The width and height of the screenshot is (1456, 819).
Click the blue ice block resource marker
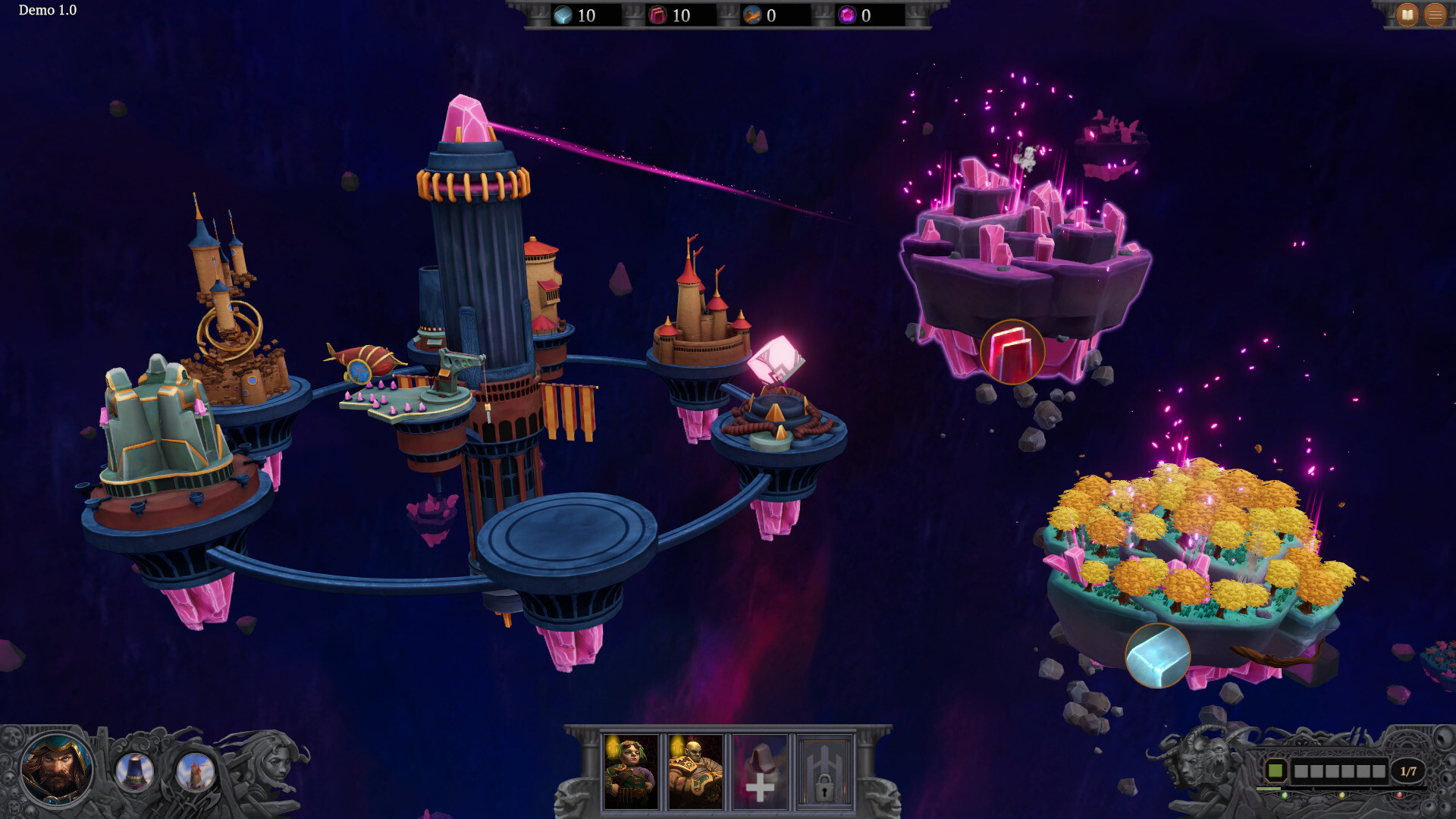click(1157, 655)
